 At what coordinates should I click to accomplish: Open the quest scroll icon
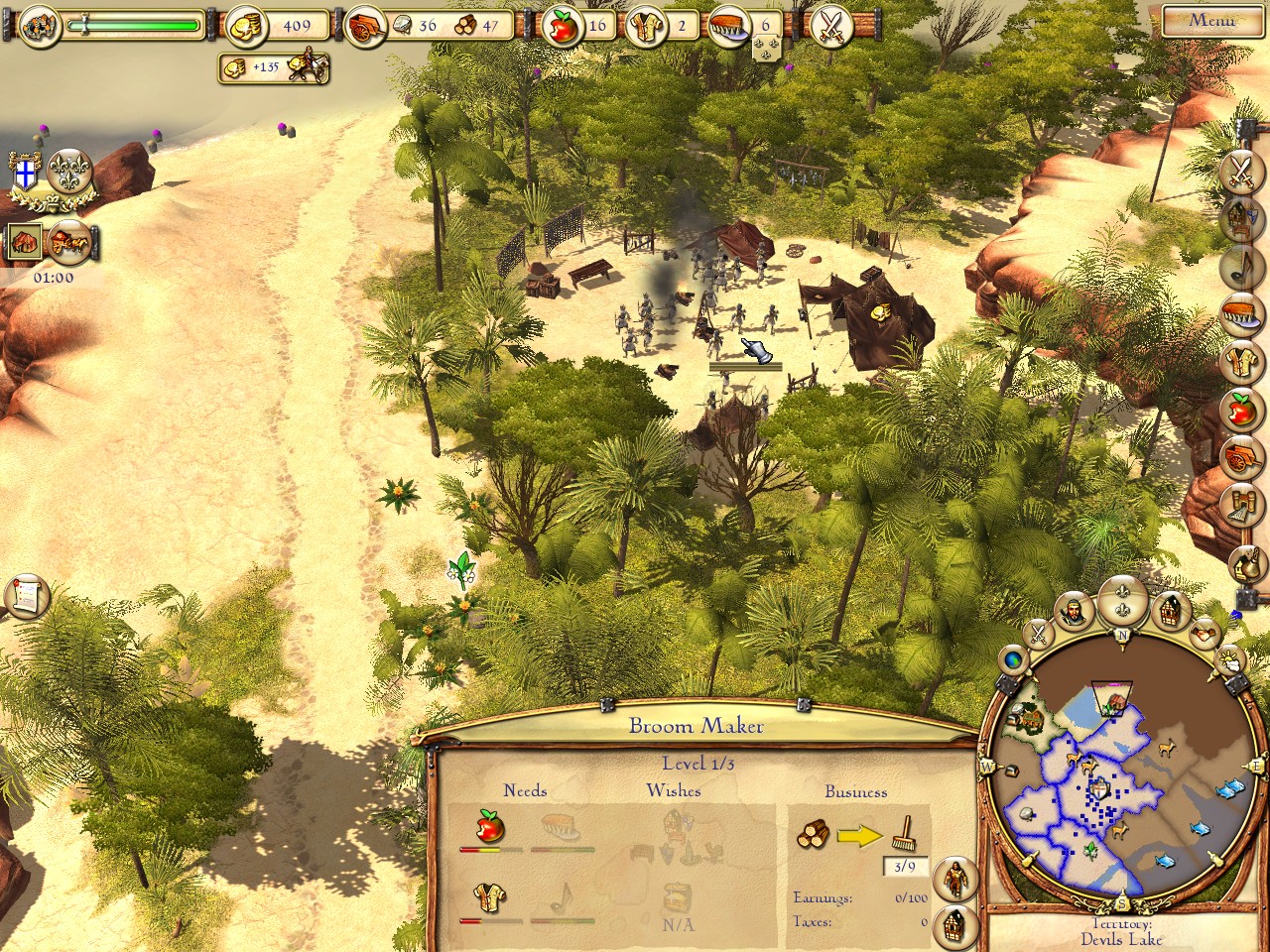[27, 595]
